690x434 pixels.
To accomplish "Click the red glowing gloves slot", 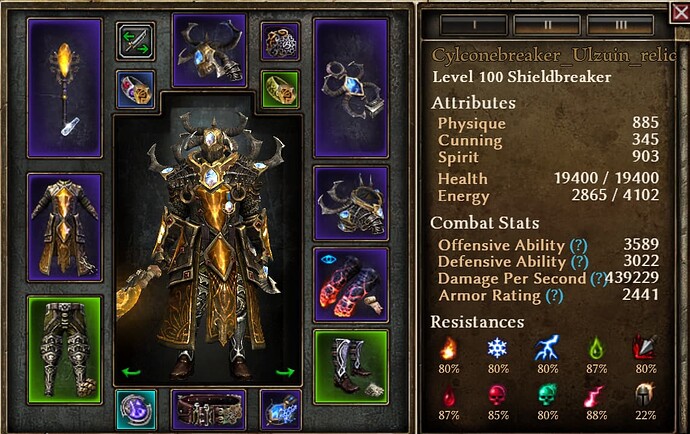I will pos(349,284).
